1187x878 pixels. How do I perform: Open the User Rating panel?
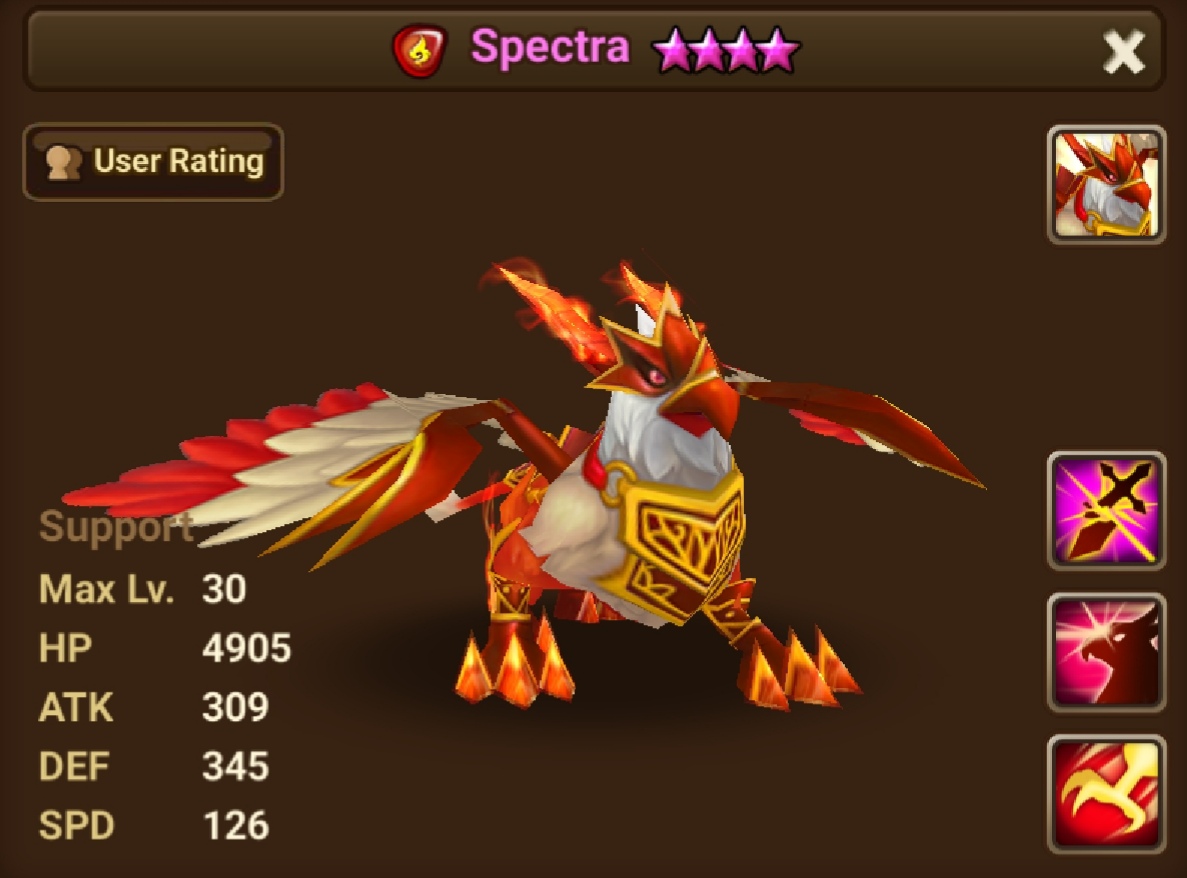coord(153,162)
